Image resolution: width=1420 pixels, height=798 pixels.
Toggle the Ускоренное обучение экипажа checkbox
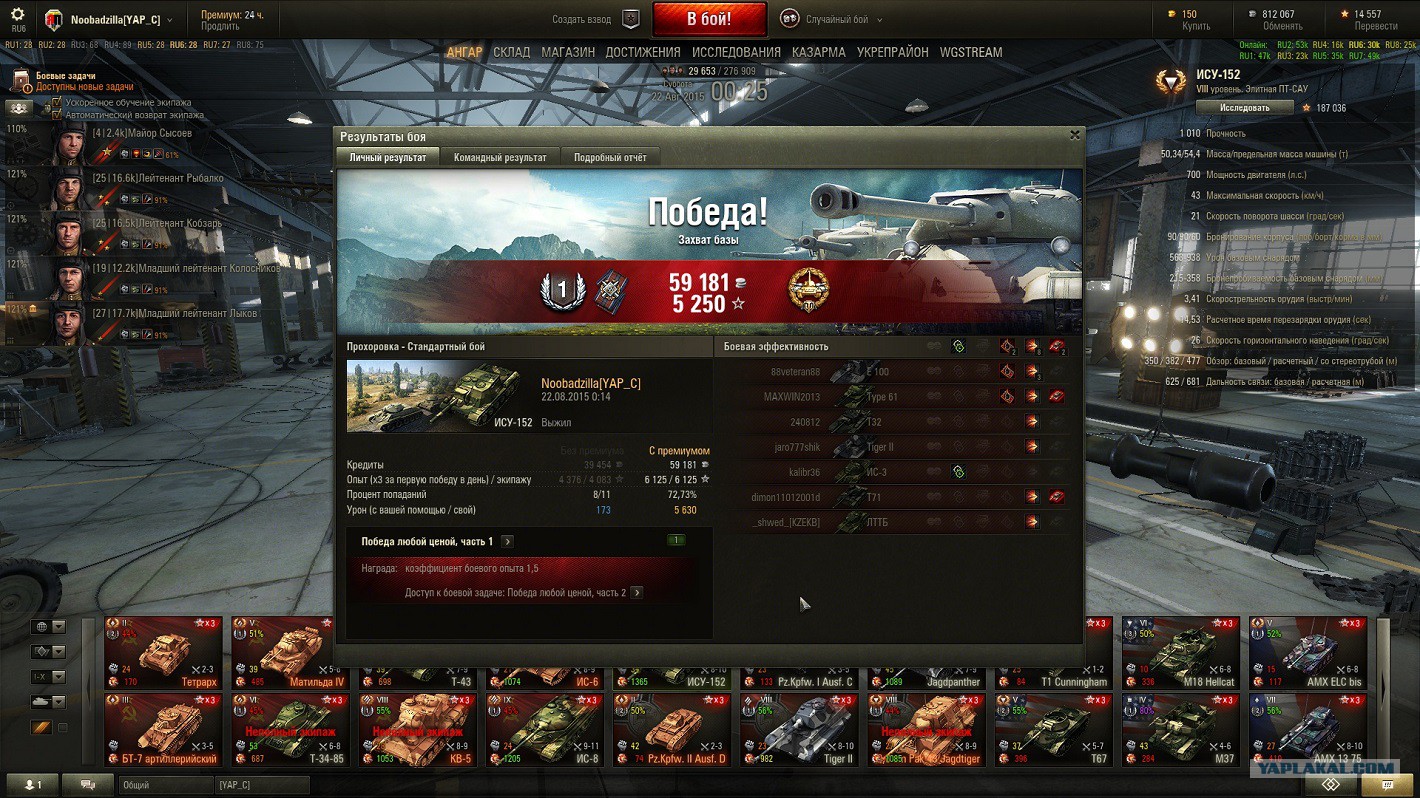pos(57,103)
